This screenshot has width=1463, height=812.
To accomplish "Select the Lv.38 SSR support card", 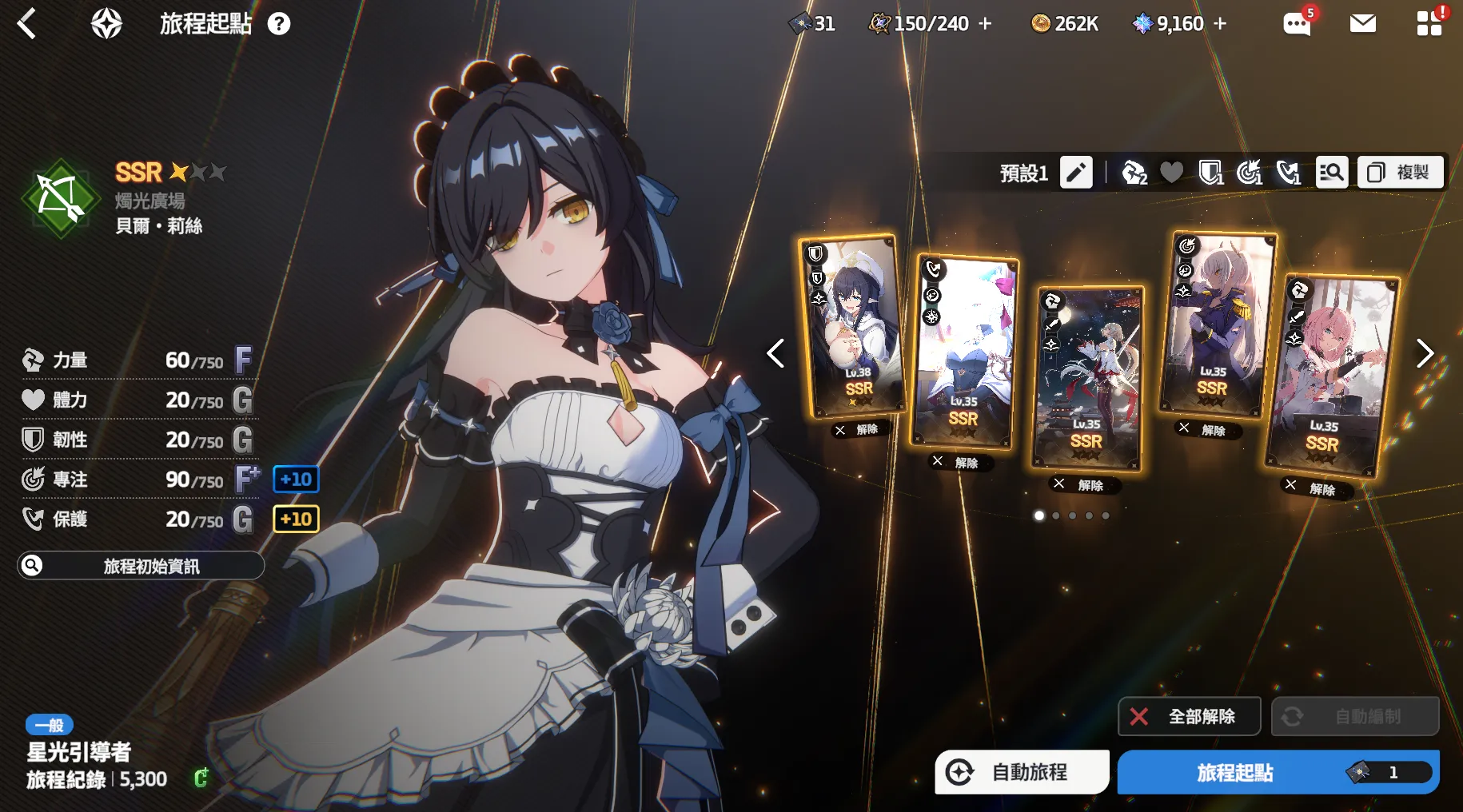I will click(x=854, y=326).
